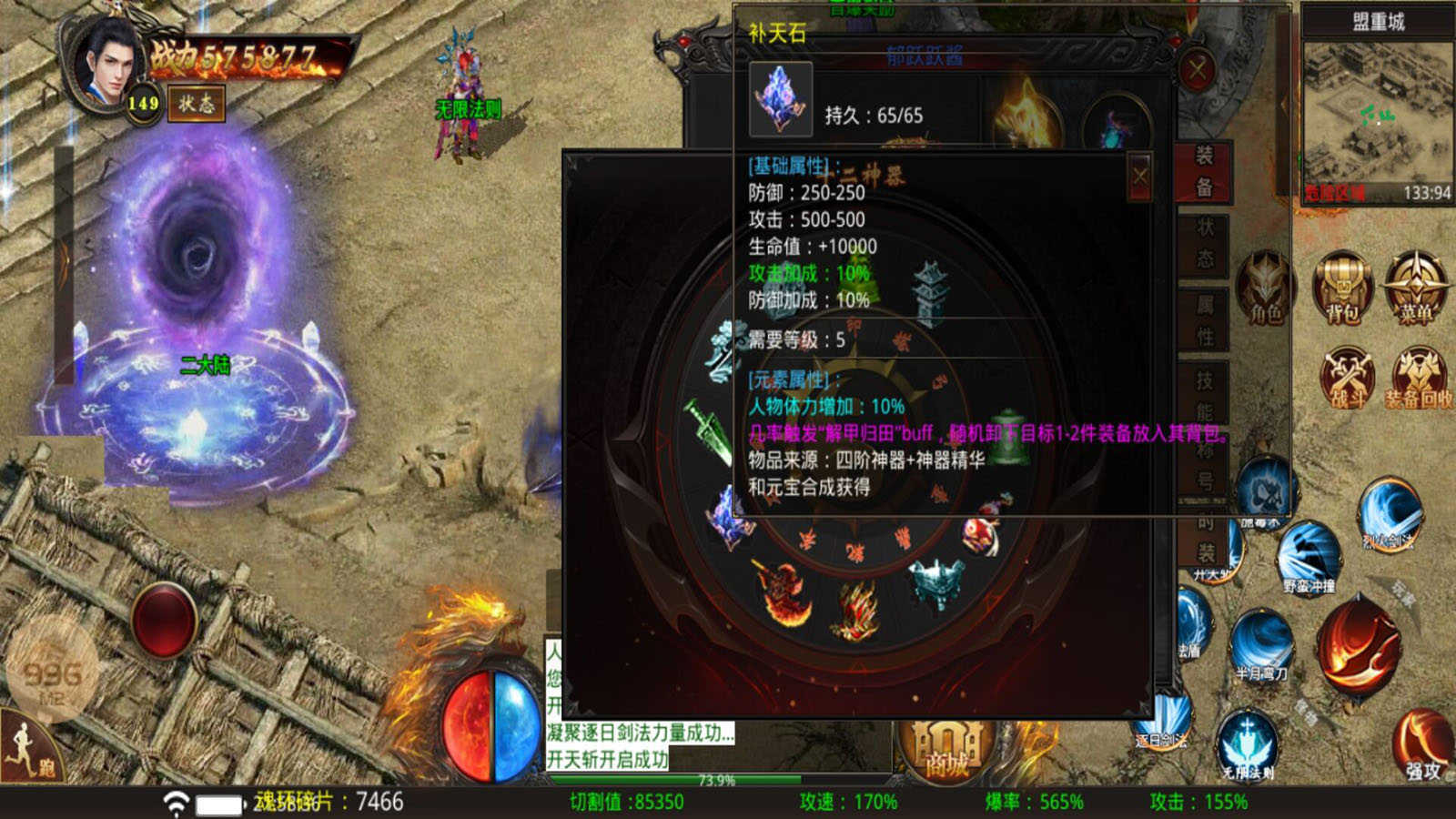Click the 状态 button under the portrait
Screen dimensions: 1456x819
point(196,104)
